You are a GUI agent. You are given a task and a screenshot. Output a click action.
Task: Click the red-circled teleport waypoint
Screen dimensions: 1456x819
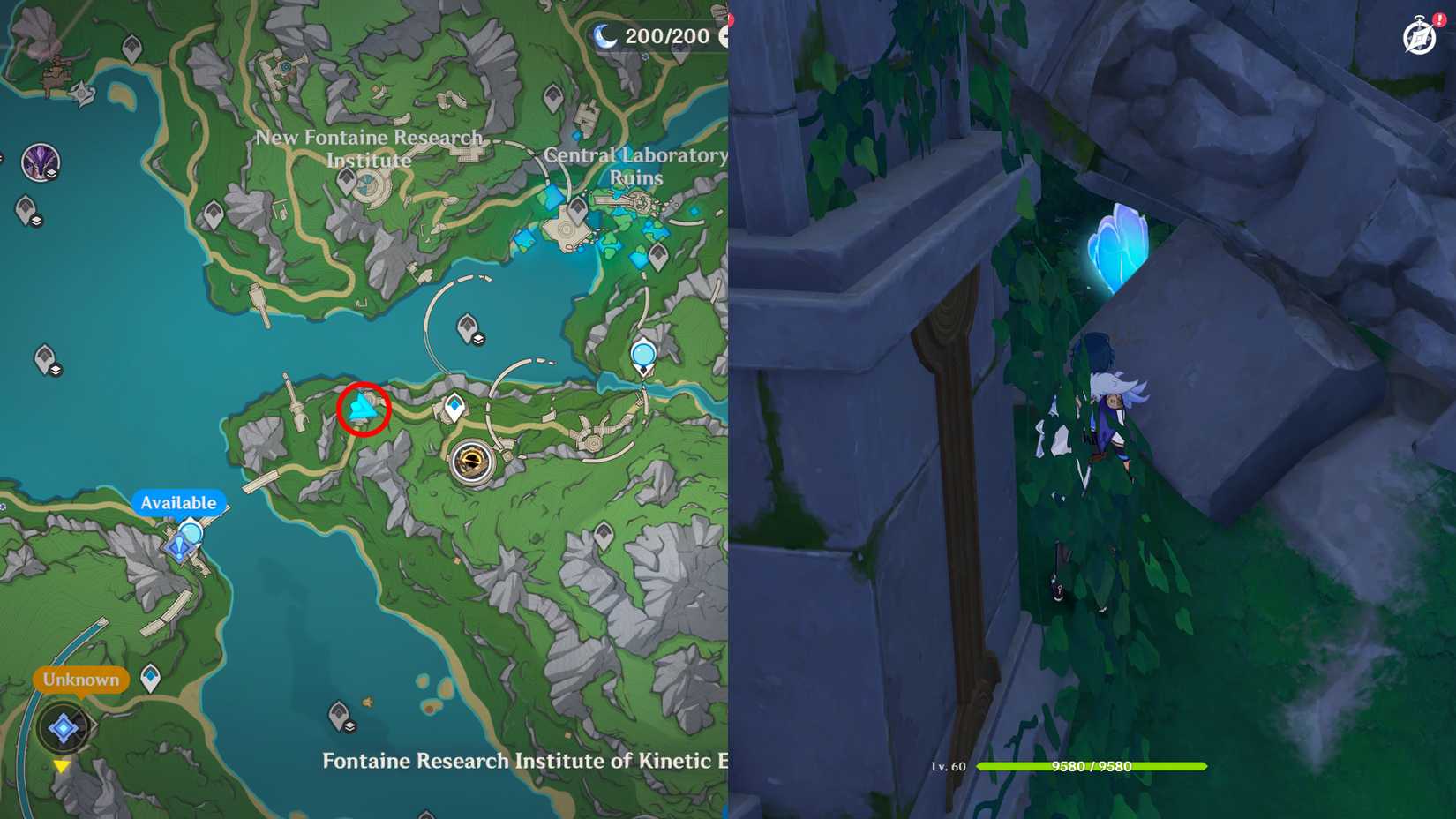point(364,409)
